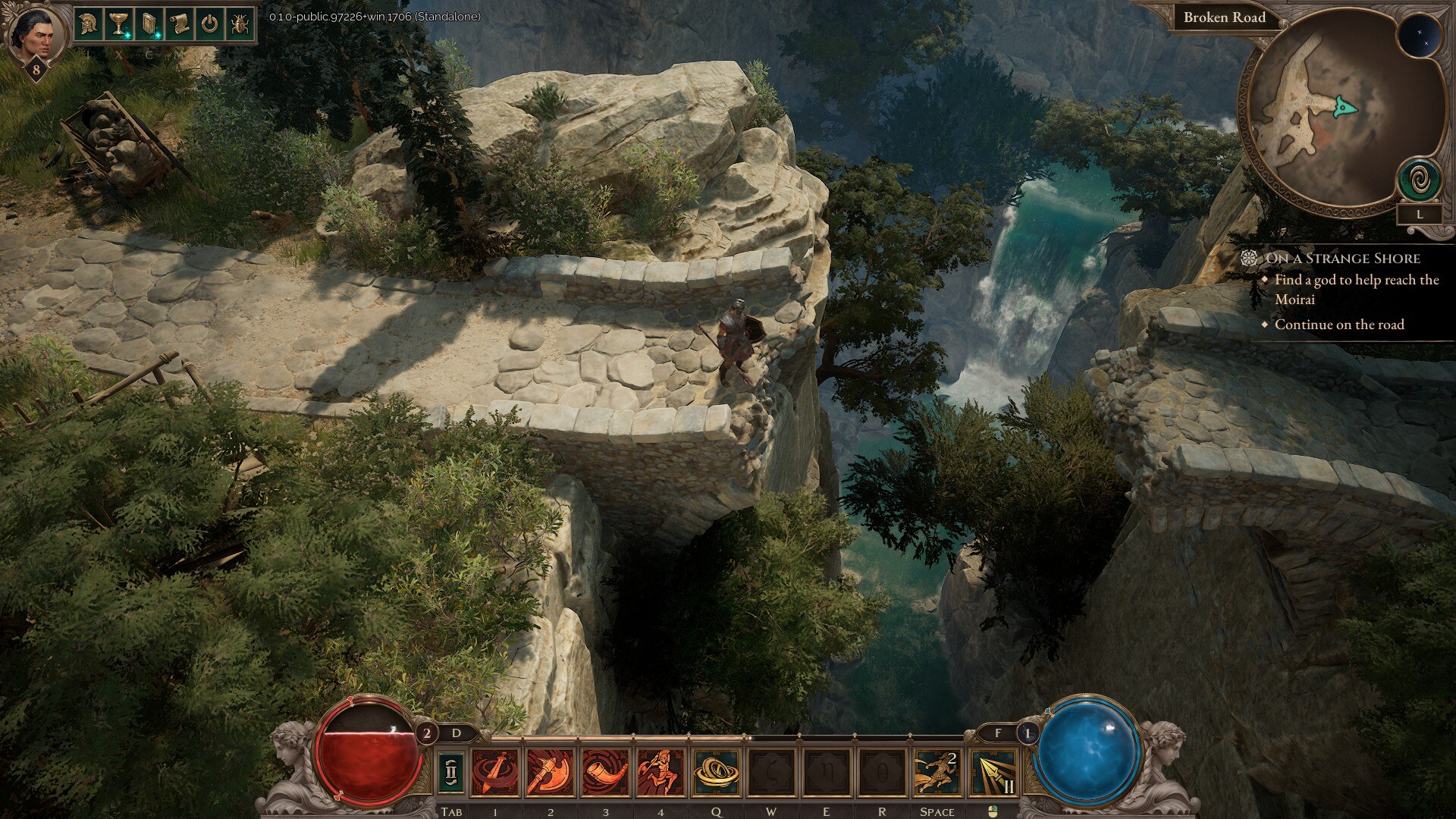The image size is (1456, 819).
Task: Open inventory via the helmet icon
Action: (x=89, y=24)
